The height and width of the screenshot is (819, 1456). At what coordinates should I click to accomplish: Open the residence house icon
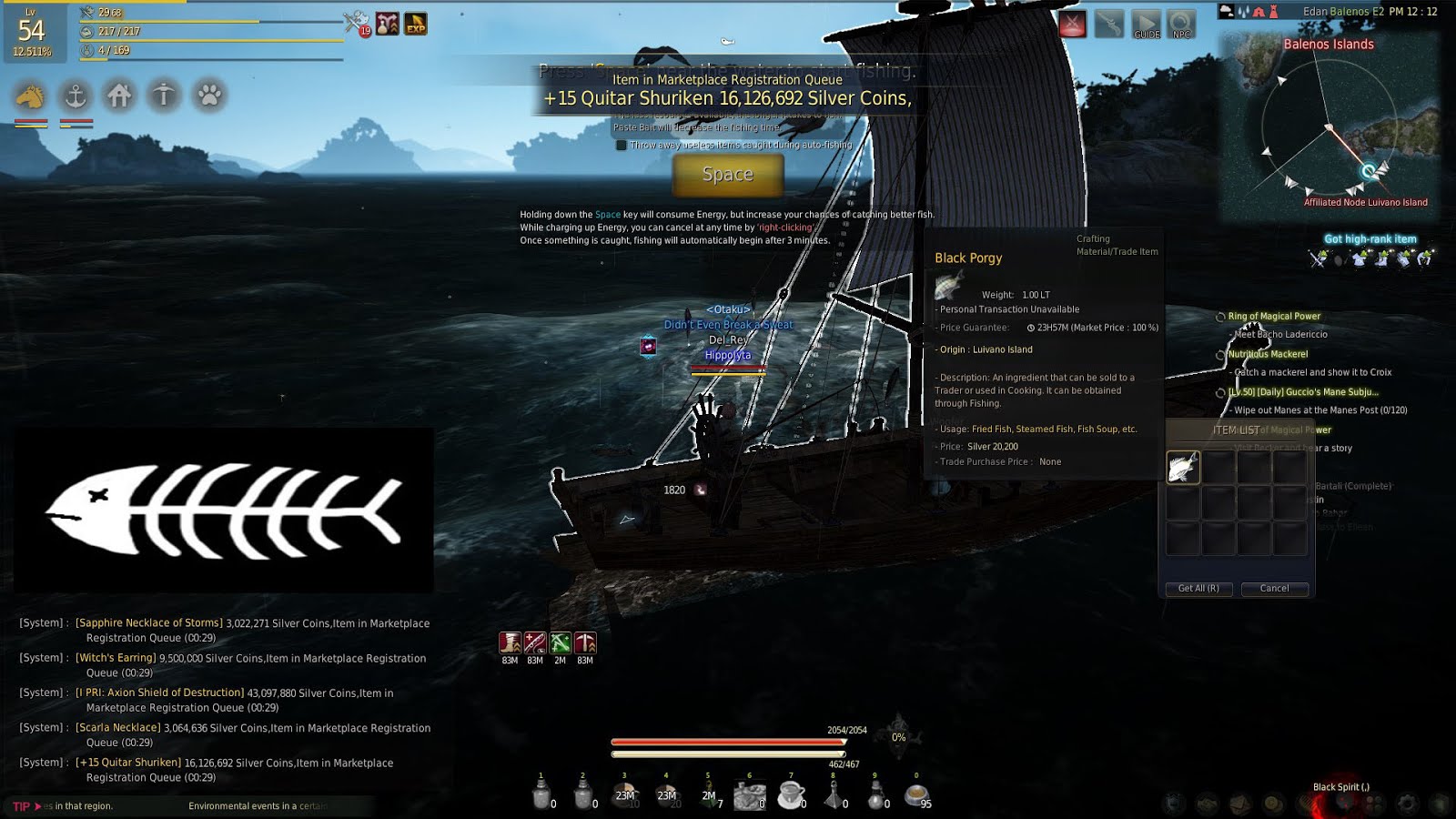click(120, 95)
